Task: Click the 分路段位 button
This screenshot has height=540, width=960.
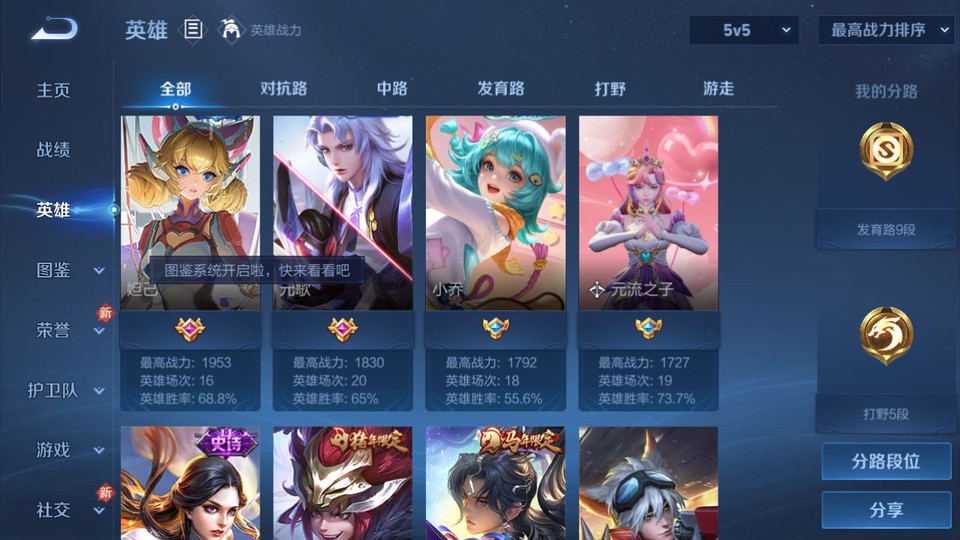Action: pyautogui.click(x=886, y=462)
